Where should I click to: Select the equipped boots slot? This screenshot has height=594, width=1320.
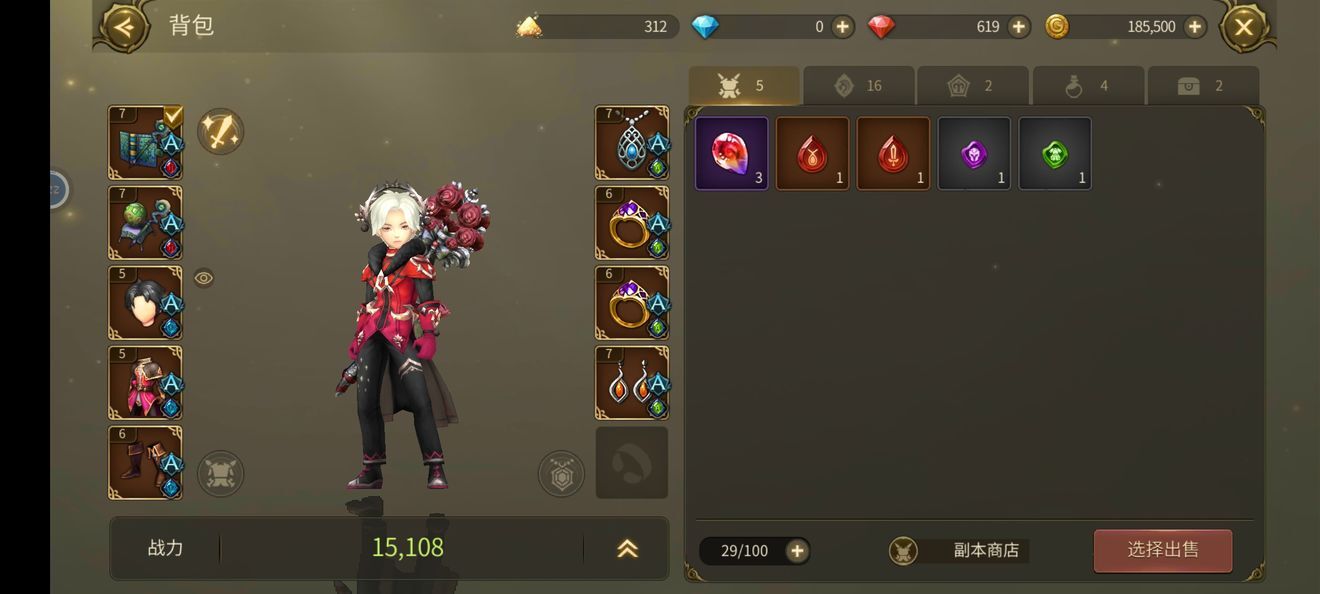145,463
